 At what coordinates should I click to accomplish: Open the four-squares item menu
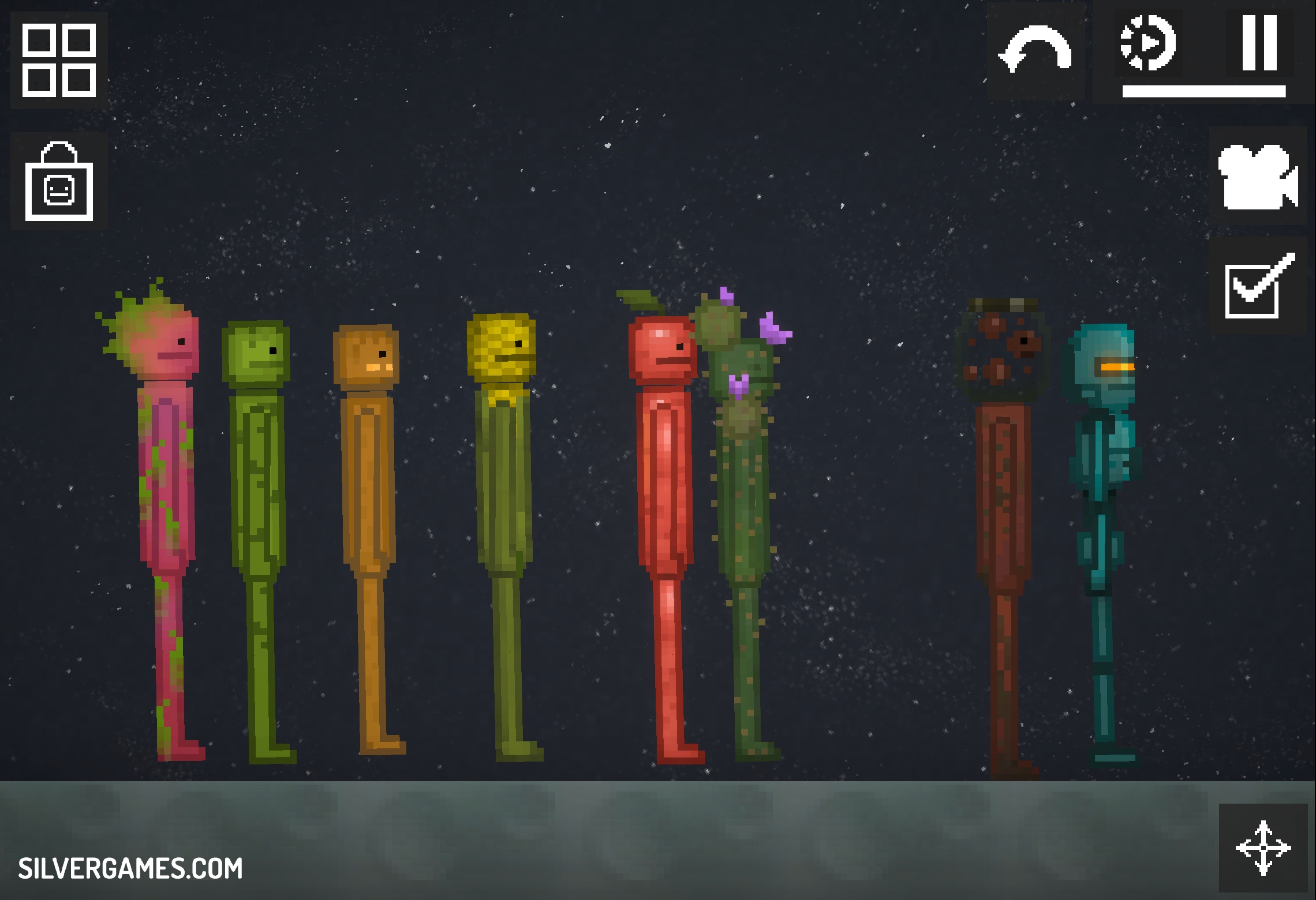(59, 60)
